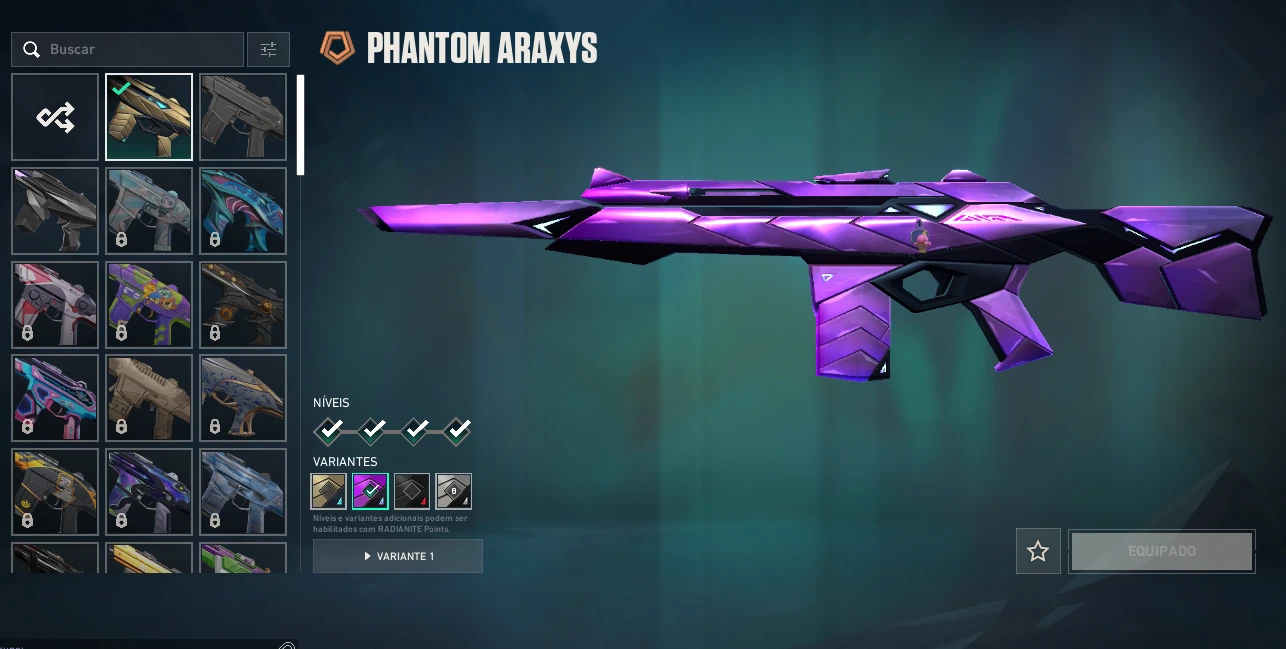Choose the tan sandy Phantom skin thumbnail

point(149,397)
